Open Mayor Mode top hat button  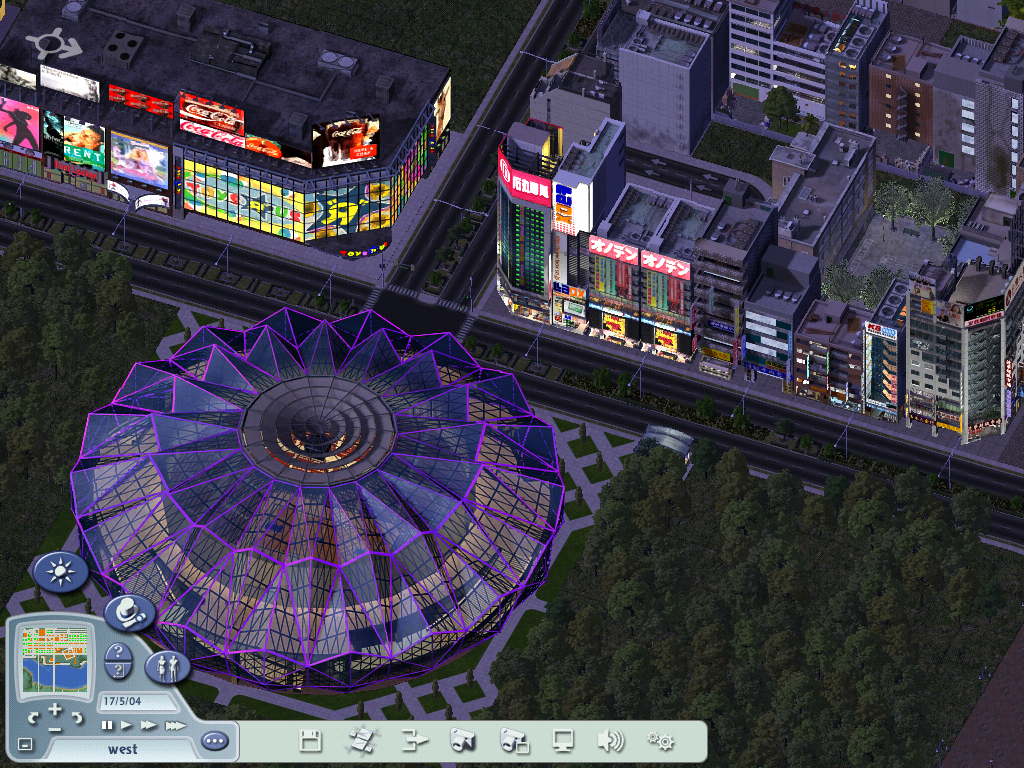pos(129,612)
